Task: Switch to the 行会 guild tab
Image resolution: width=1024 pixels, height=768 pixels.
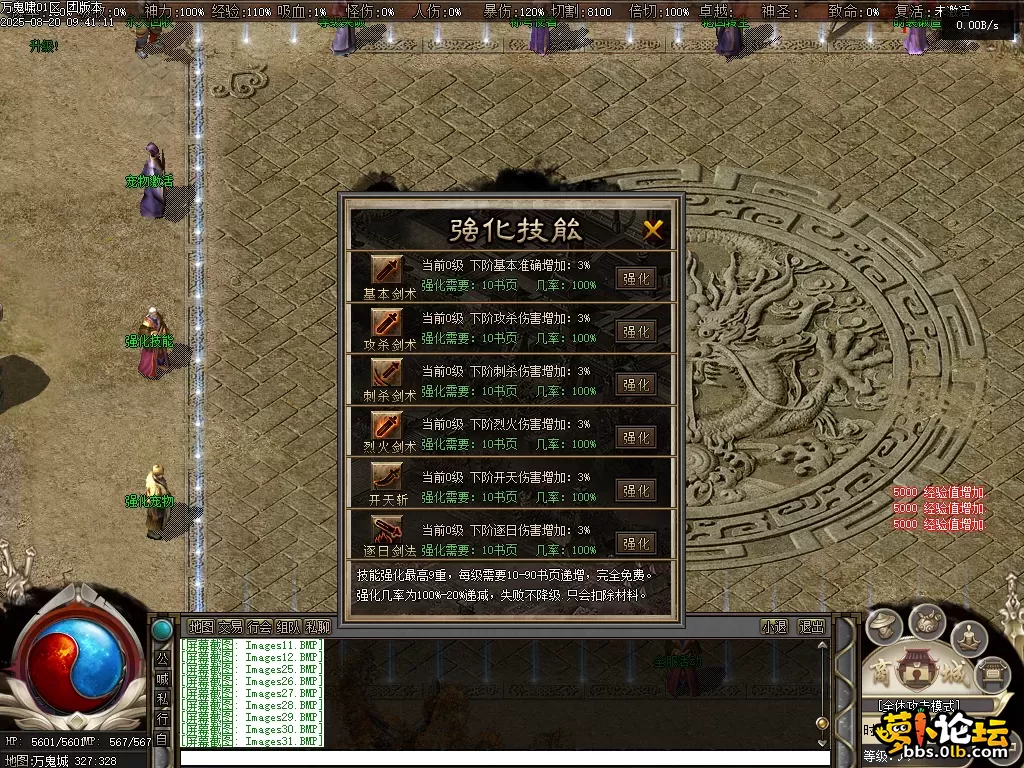Action: click(259, 627)
